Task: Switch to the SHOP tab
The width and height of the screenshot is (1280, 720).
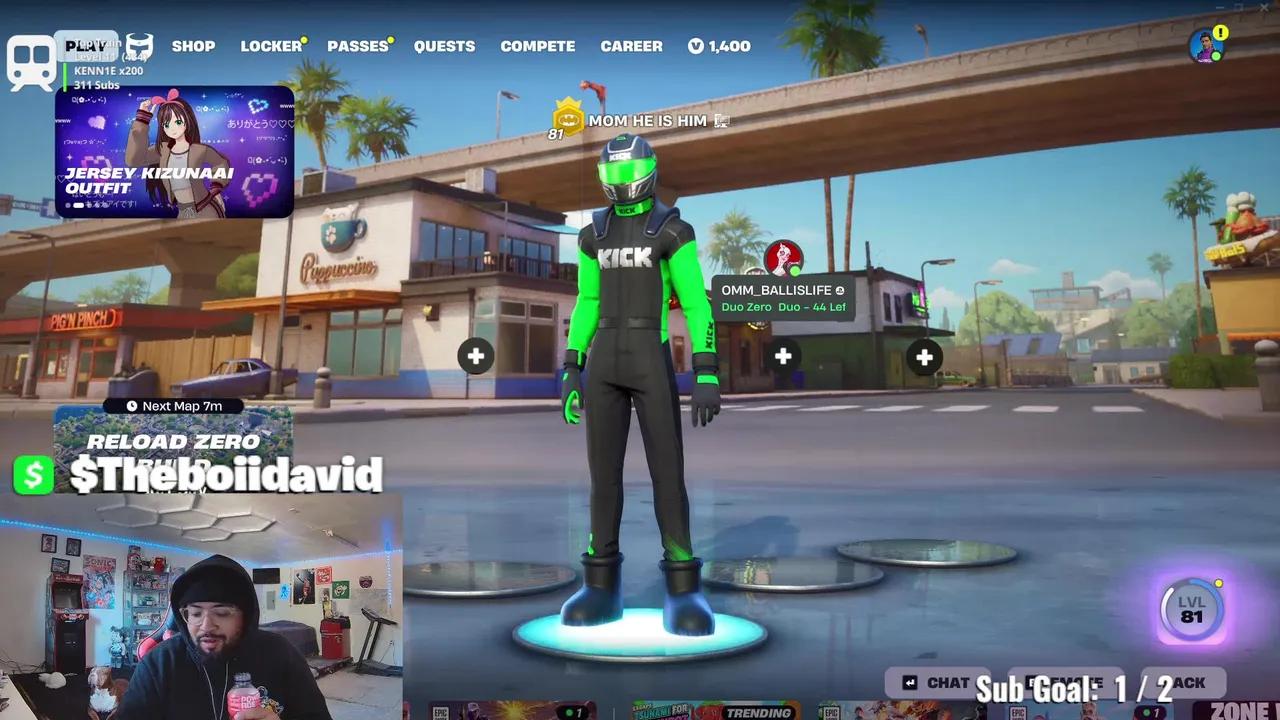Action: [193, 46]
